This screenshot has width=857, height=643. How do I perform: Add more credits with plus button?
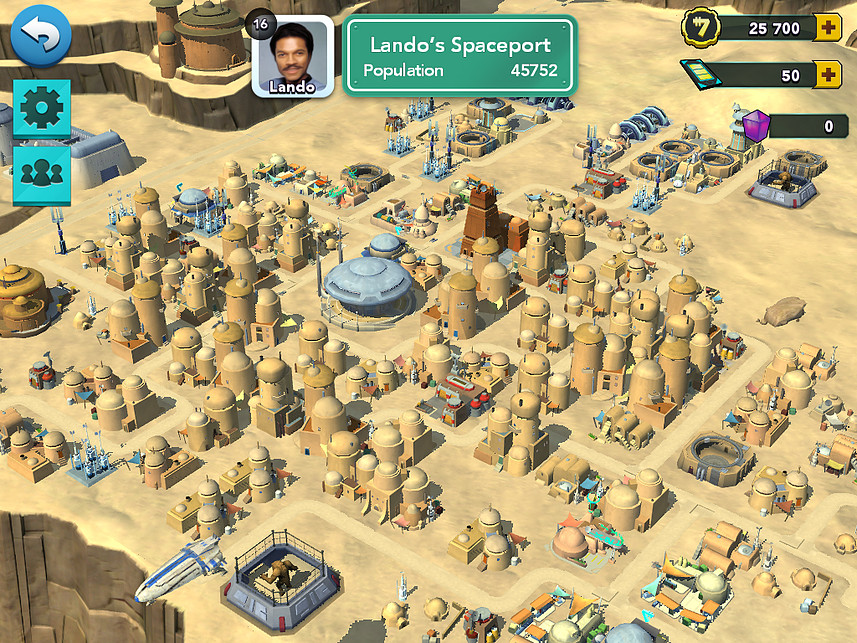827,28
